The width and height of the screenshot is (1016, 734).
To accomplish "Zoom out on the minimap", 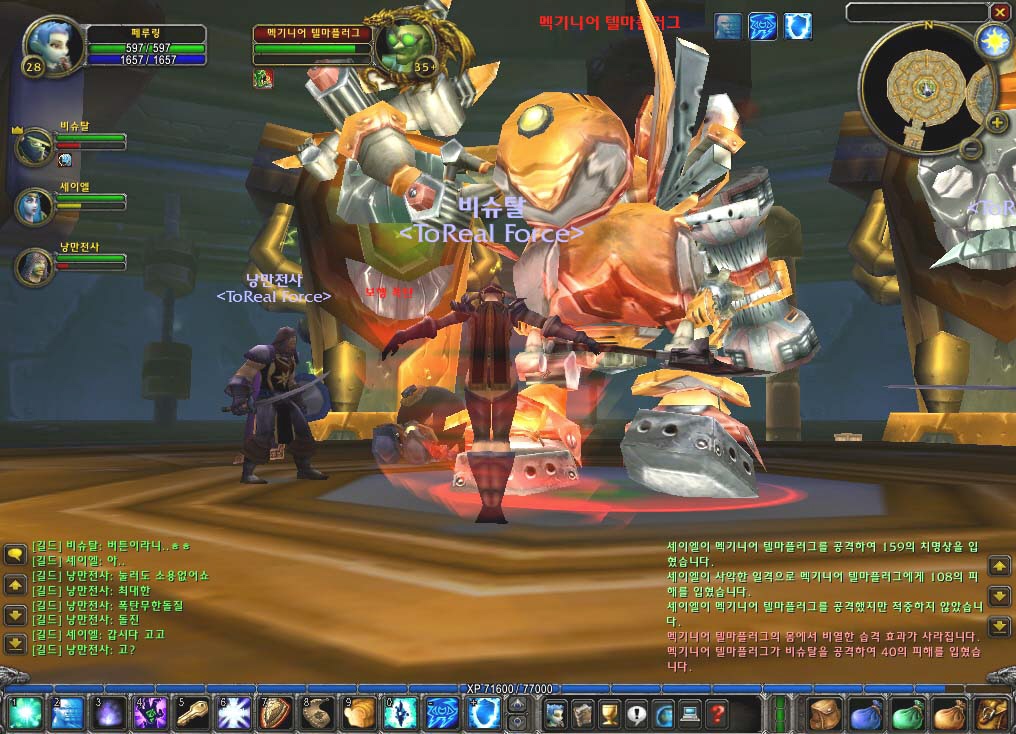I will pos(970,150).
